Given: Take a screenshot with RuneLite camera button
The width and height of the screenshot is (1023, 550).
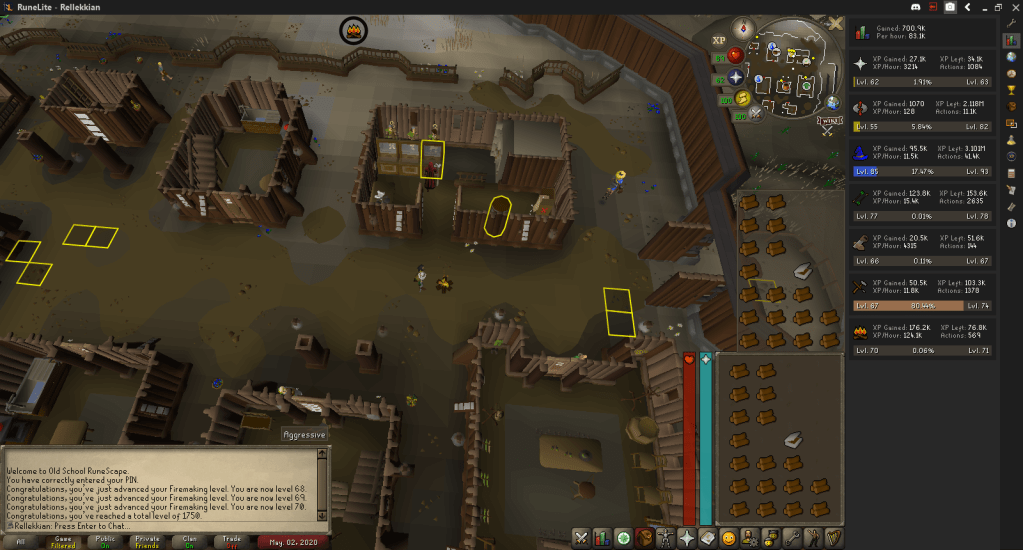Looking at the screenshot, I should point(950,7).
